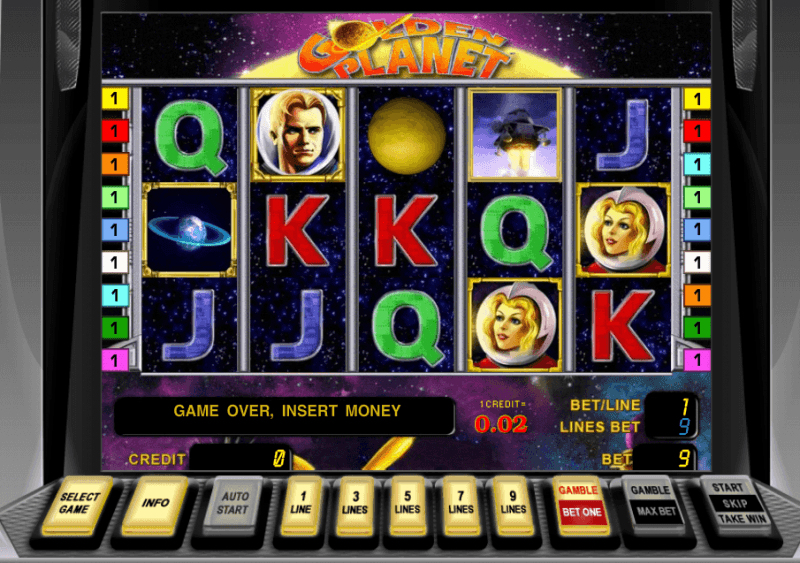Activate the Auto Start button
The height and width of the screenshot is (563, 800).
[x=232, y=501]
